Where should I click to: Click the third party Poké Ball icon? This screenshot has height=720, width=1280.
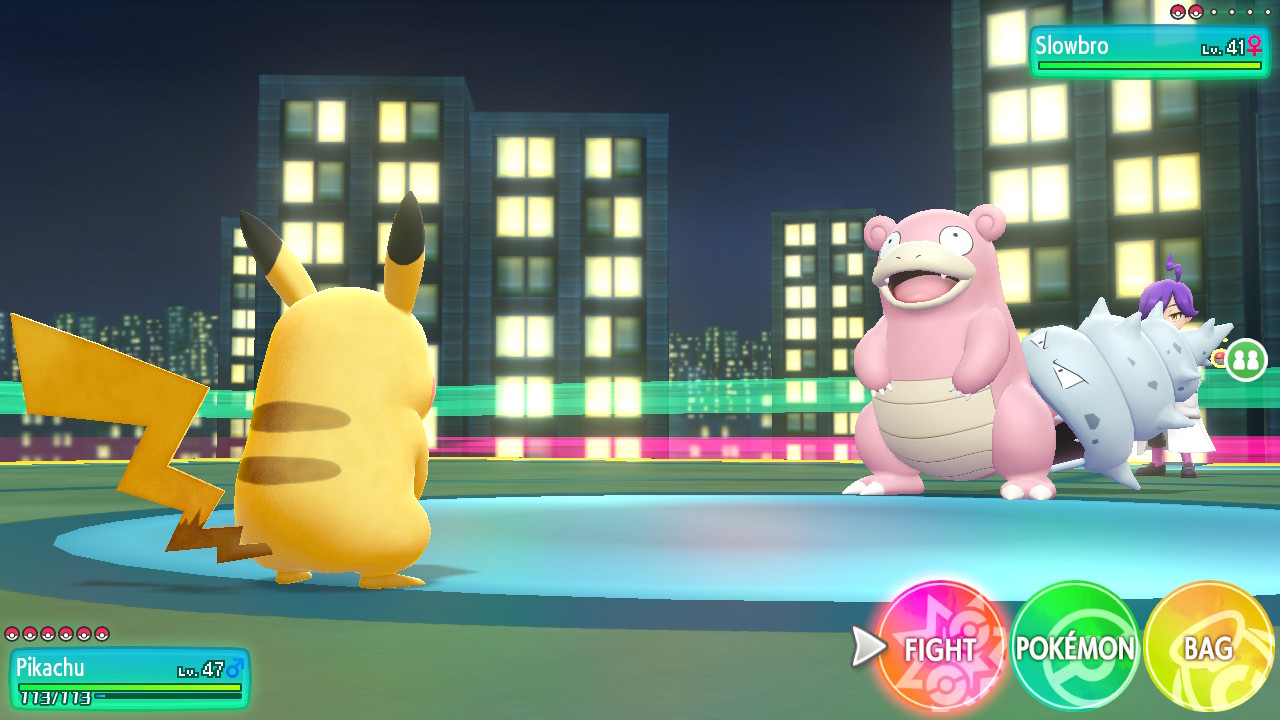coord(48,635)
